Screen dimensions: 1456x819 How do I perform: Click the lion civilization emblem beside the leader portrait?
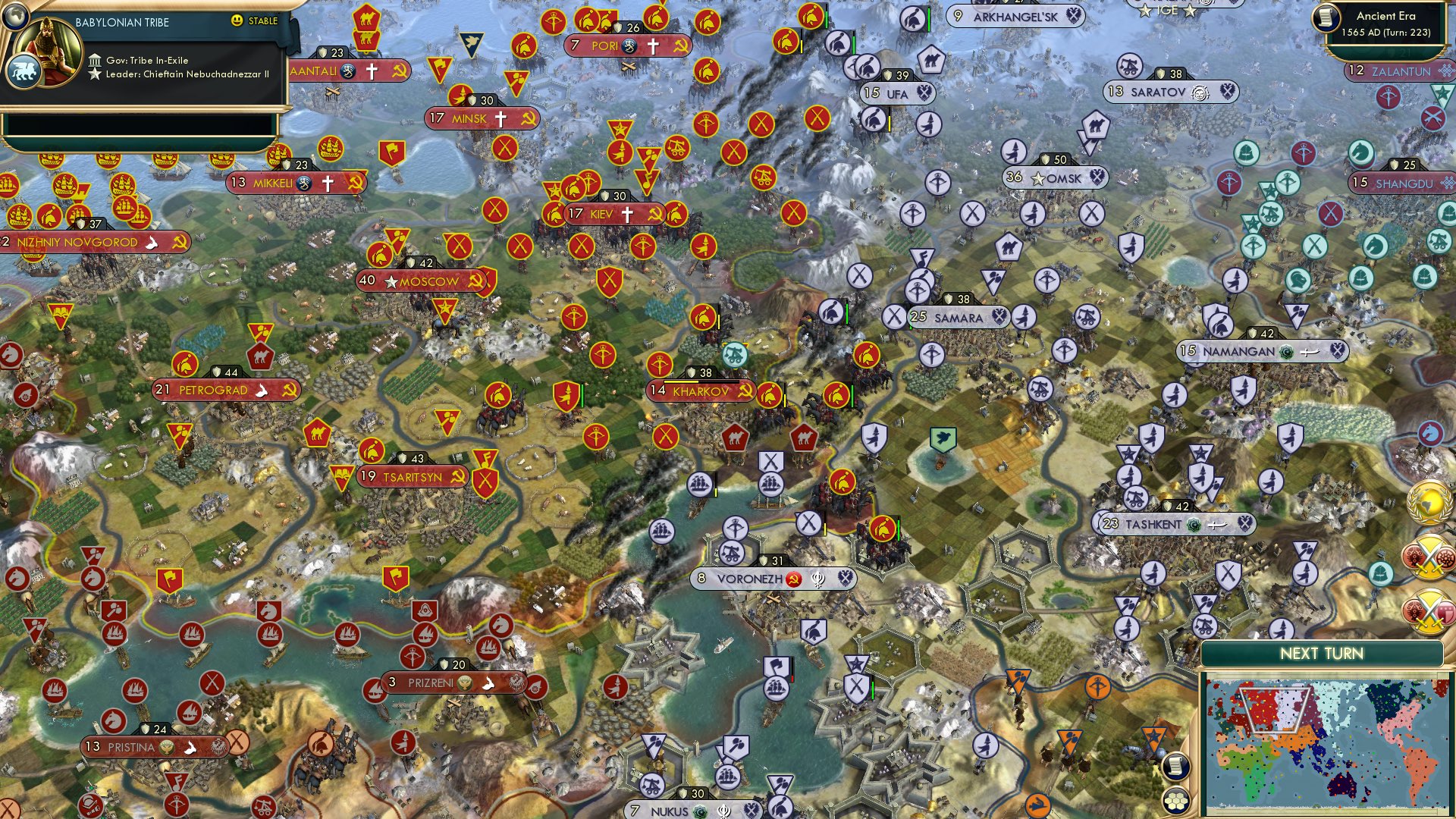[x=25, y=68]
